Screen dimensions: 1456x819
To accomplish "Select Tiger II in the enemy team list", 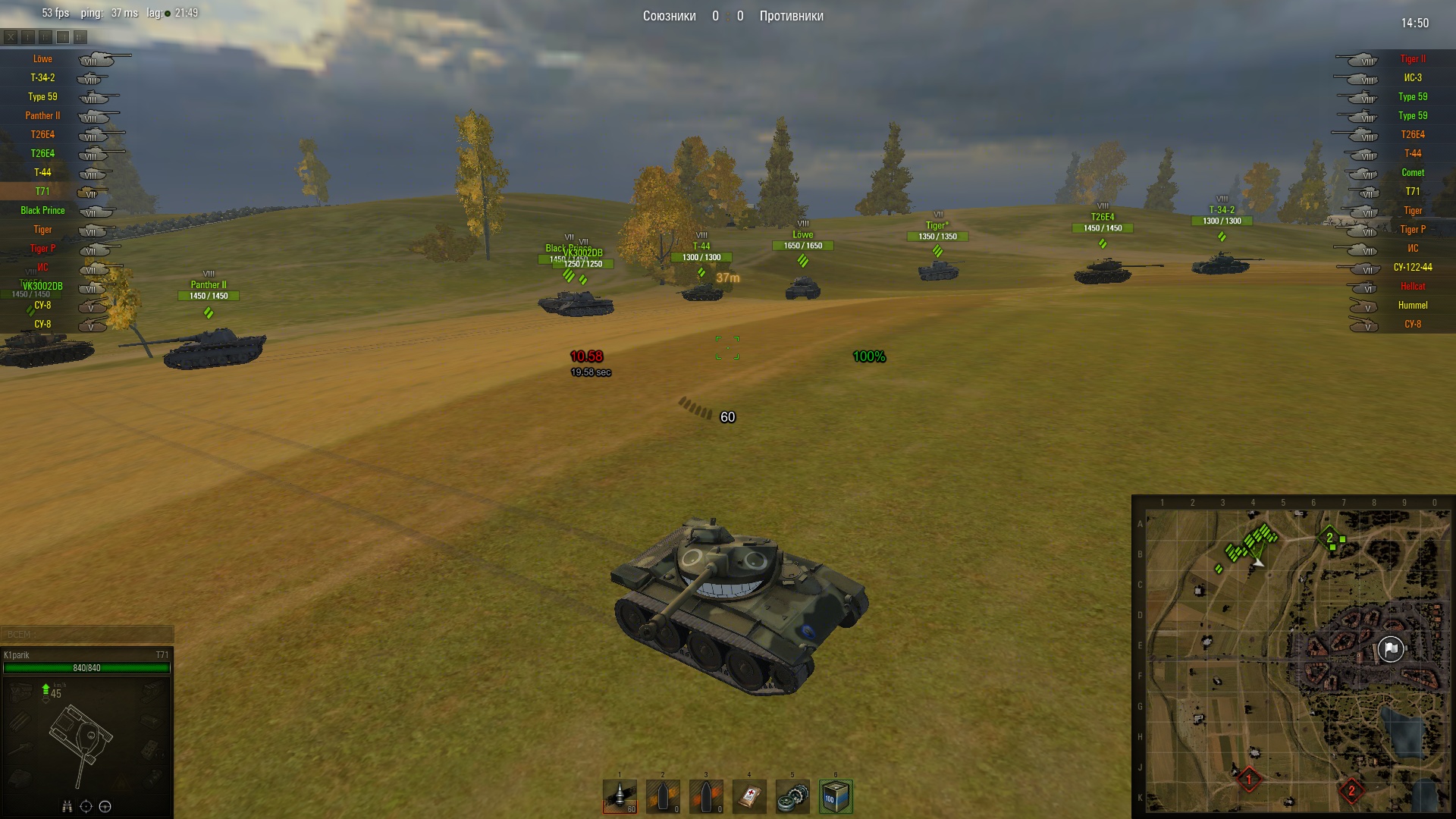I will 1412,59.
